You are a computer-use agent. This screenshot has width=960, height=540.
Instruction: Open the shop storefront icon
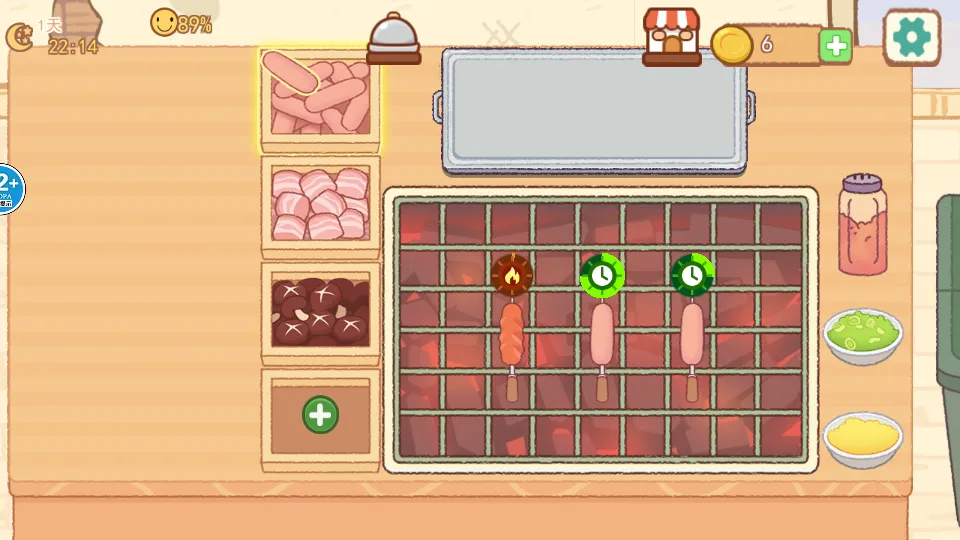(x=671, y=37)
